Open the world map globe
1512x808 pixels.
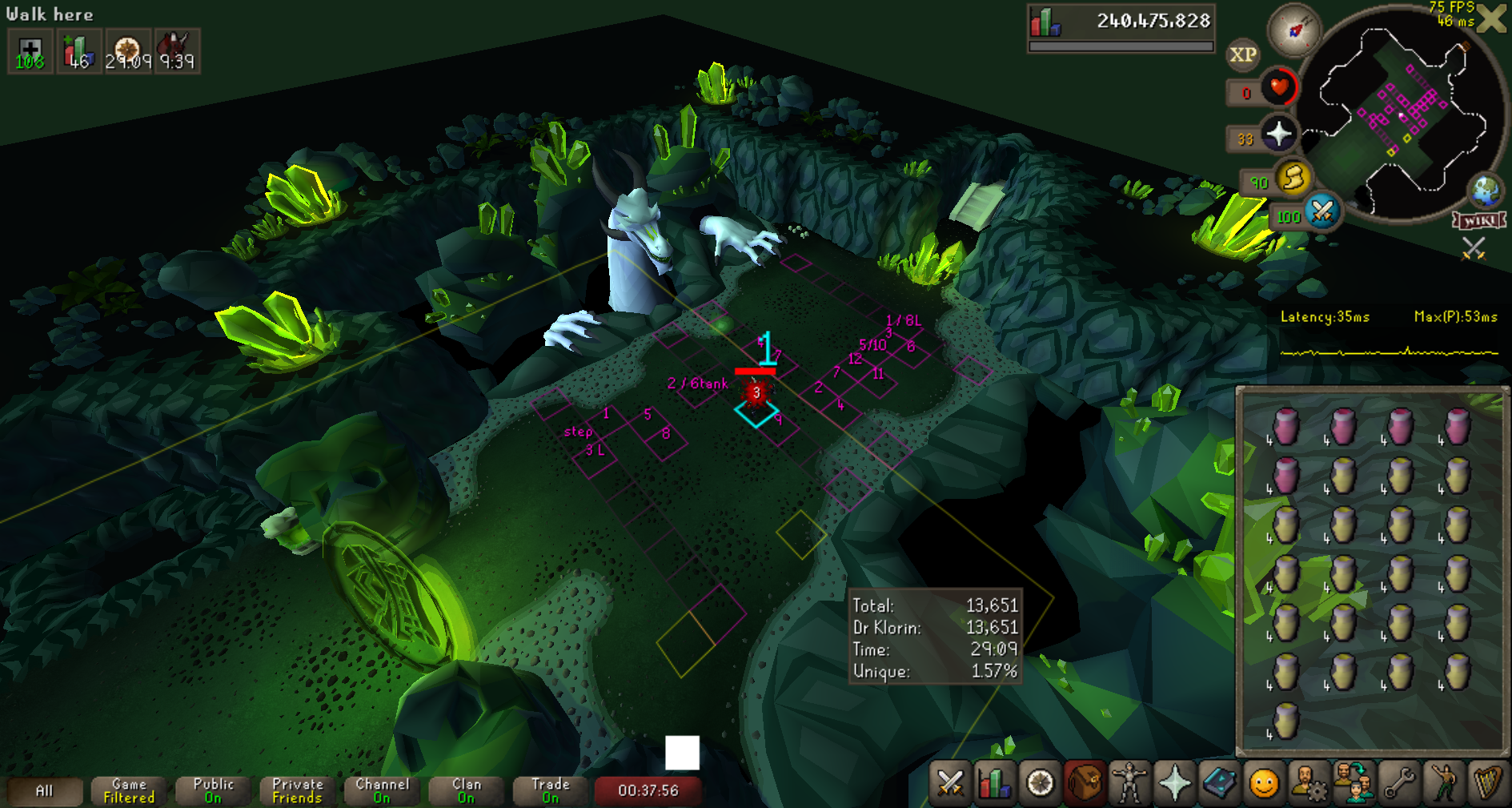tap(1486, 191)
